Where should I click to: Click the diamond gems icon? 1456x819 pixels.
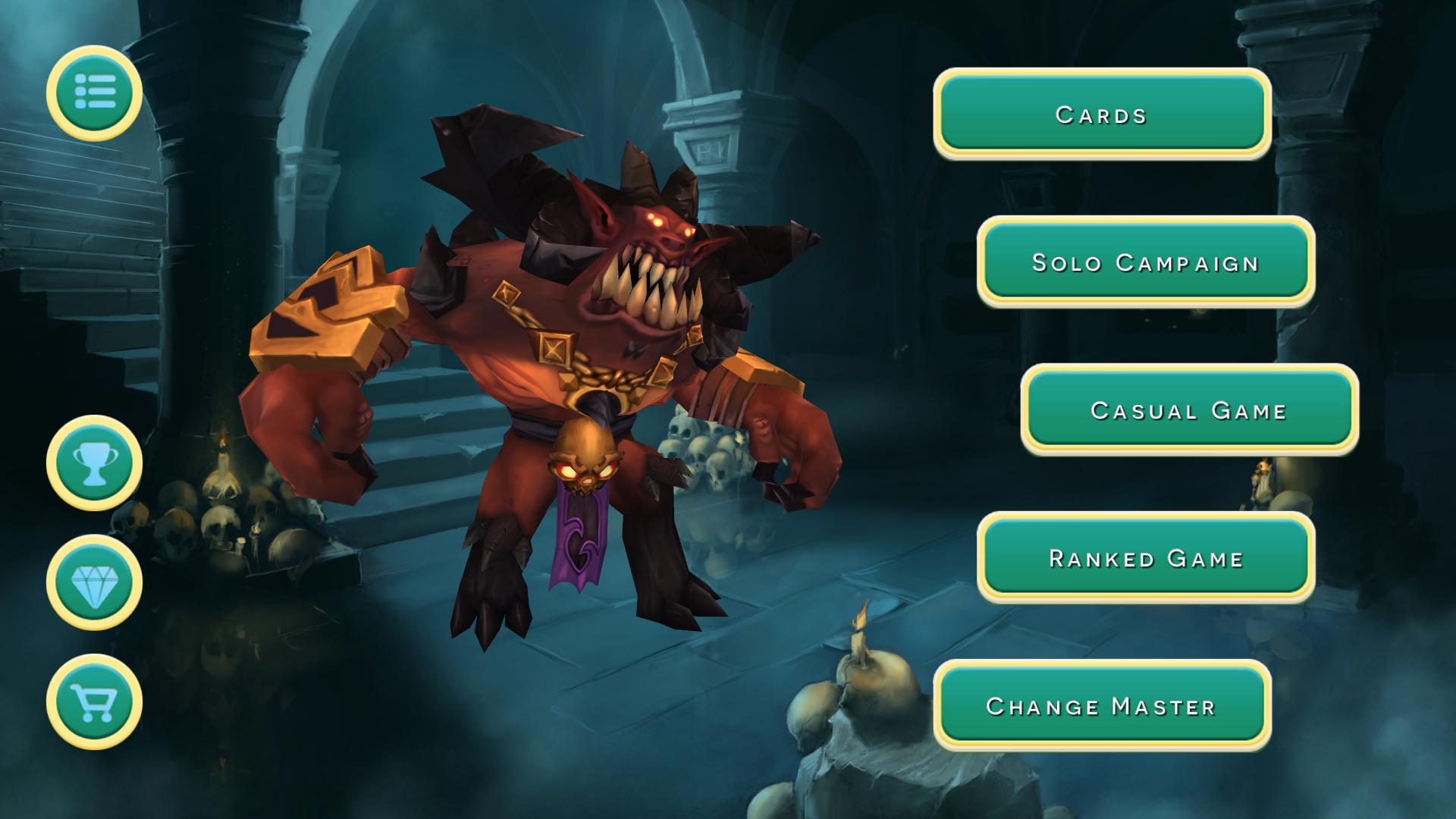point(94,582)
